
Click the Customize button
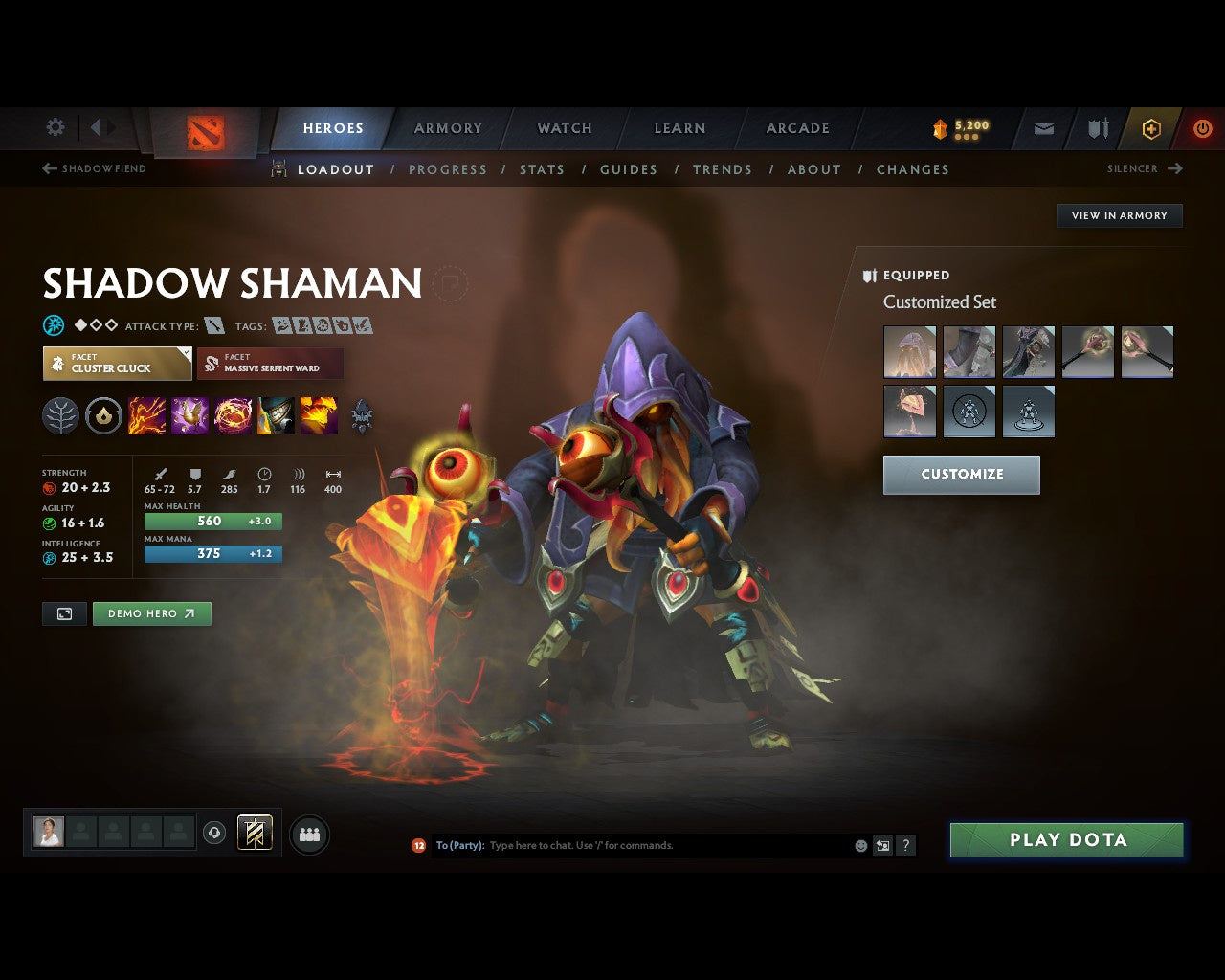click(x=961, y=474)
